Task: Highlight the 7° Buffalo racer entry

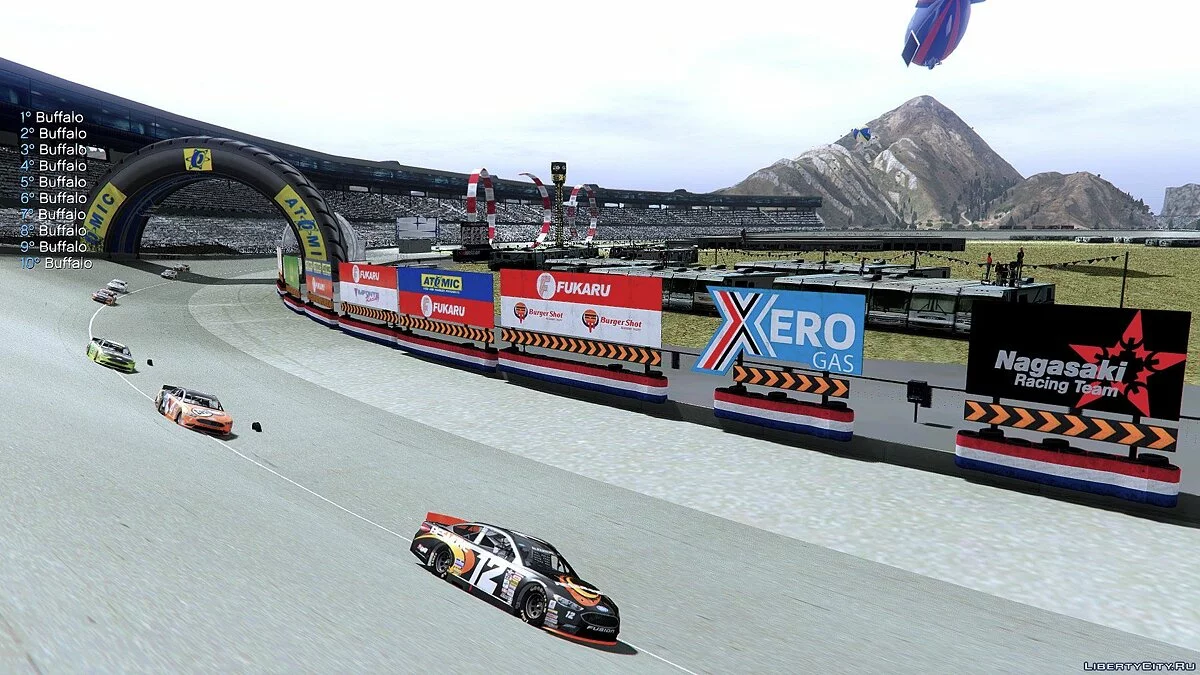Action: point(53,214)
